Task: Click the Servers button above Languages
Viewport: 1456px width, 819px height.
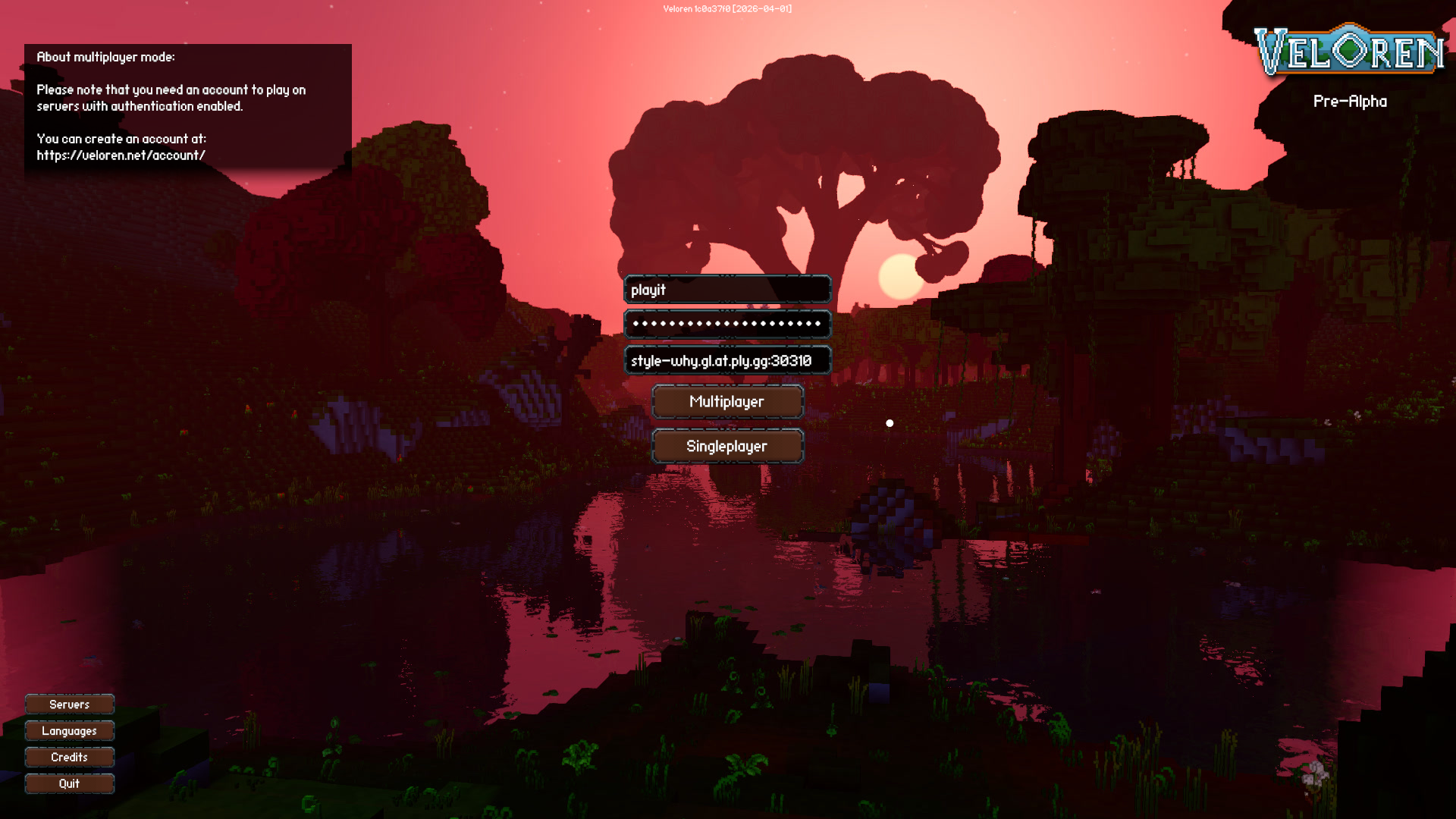Action: (69, 704)
